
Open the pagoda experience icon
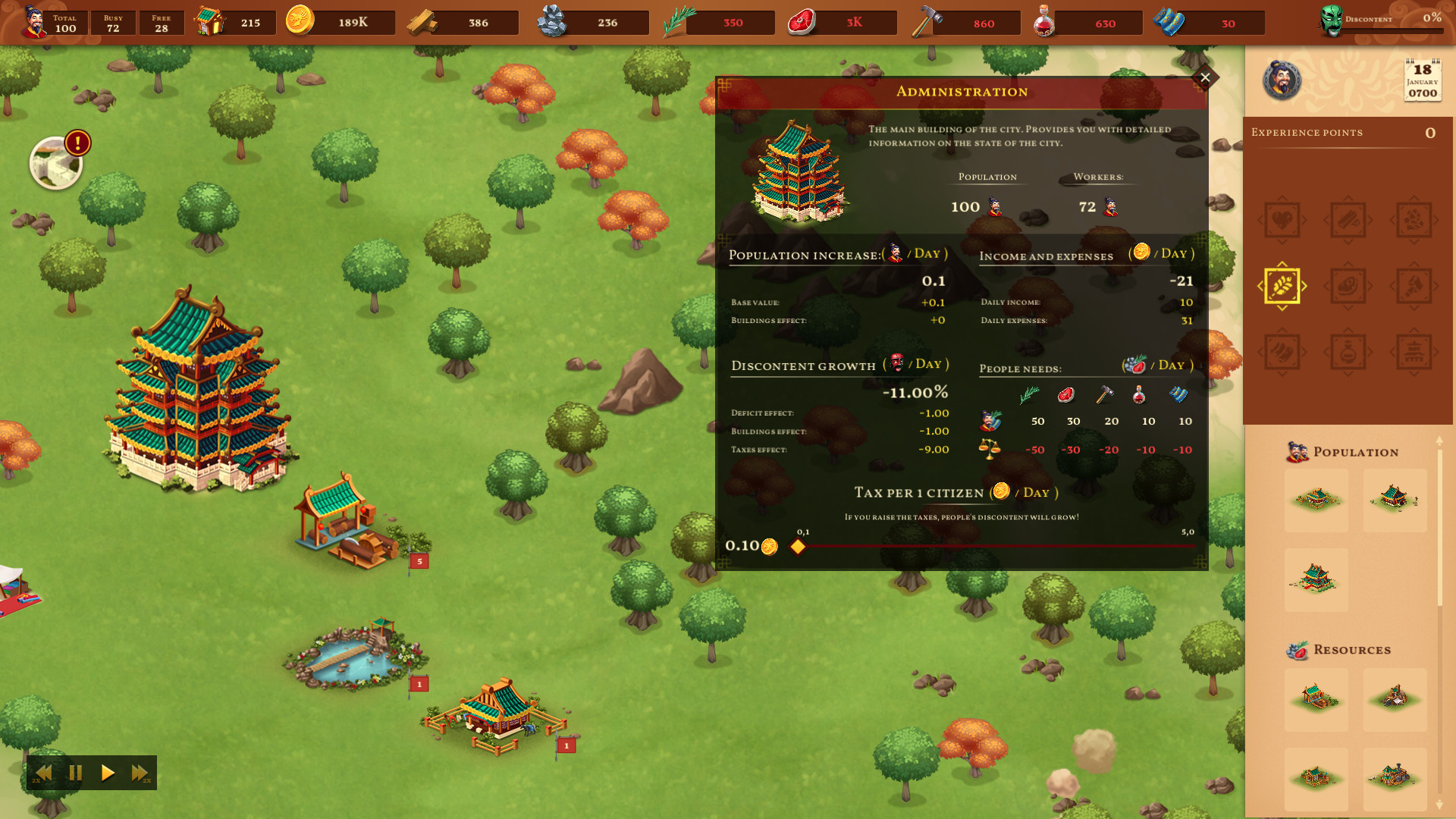click(1414, 353)
